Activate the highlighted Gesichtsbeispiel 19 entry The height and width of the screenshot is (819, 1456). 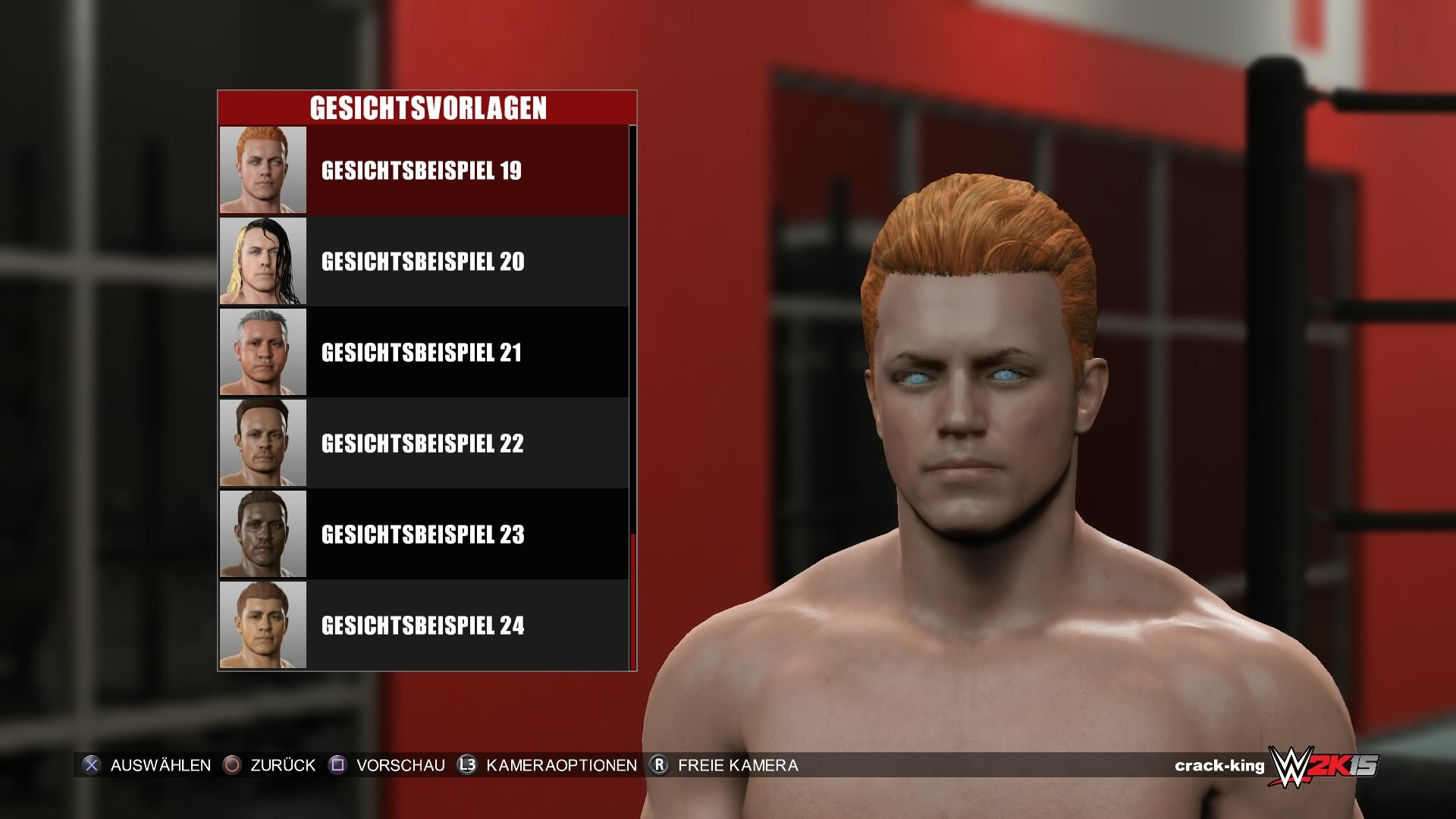coord(422,172)
